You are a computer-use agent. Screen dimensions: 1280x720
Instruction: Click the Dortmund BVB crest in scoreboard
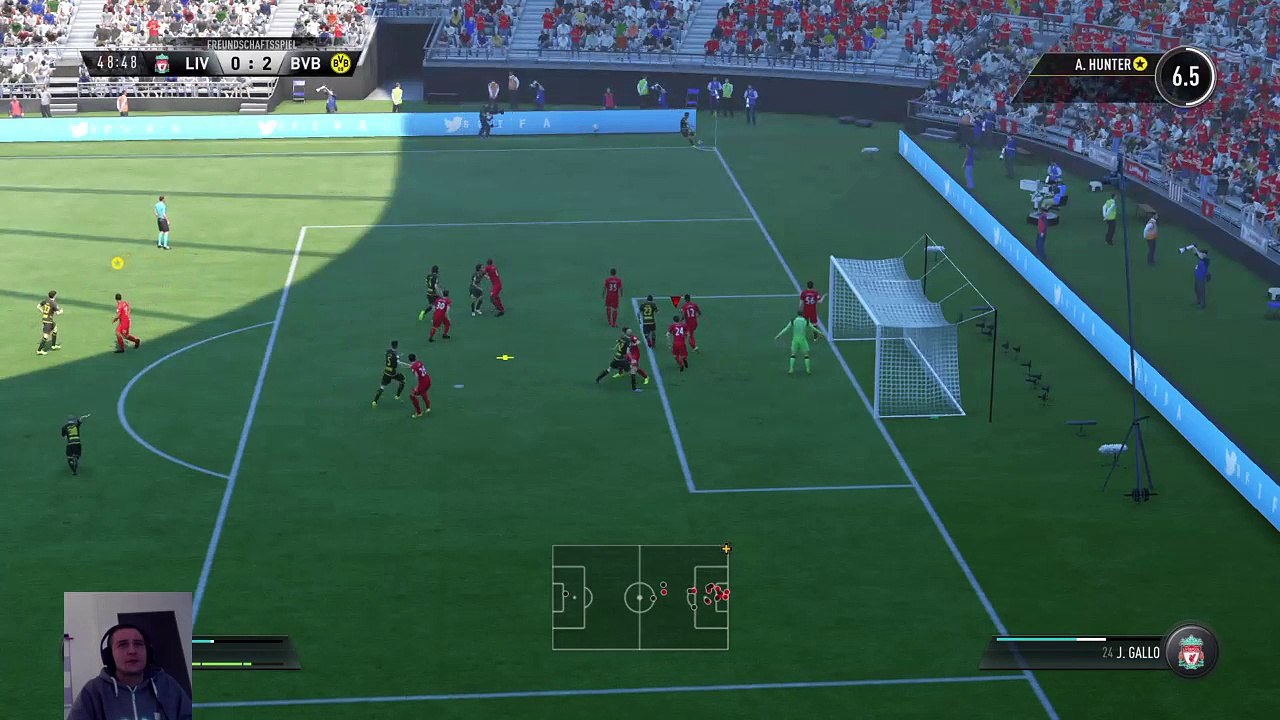coord(340,64)
